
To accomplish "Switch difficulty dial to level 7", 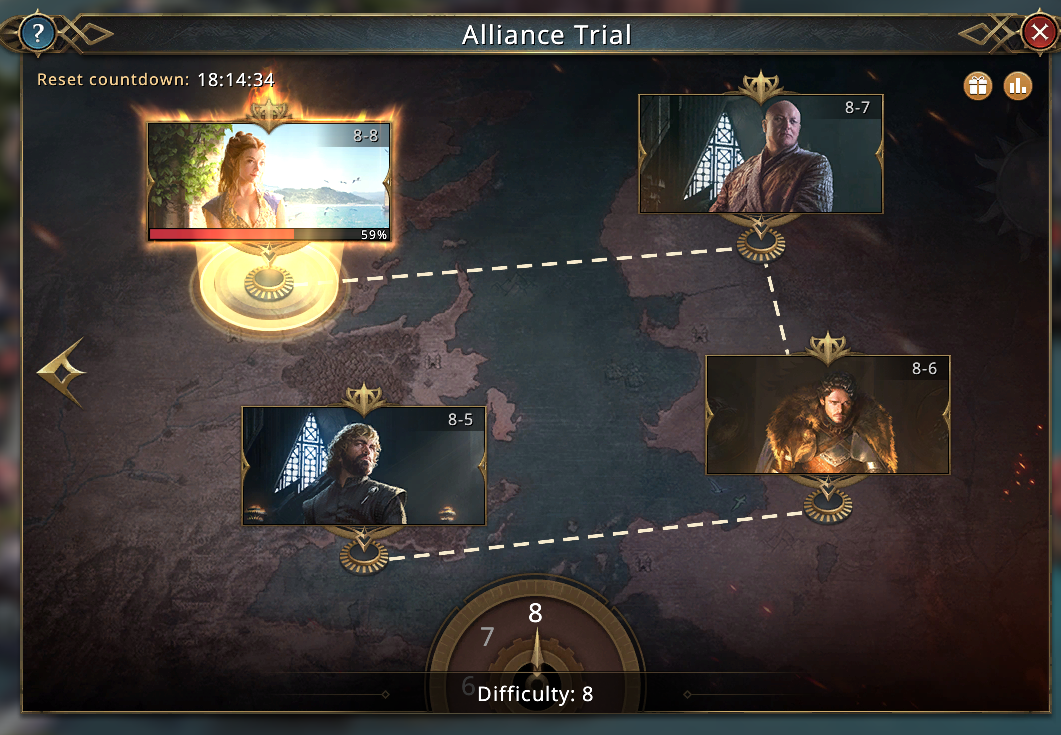I will click(x=487, y=637).
